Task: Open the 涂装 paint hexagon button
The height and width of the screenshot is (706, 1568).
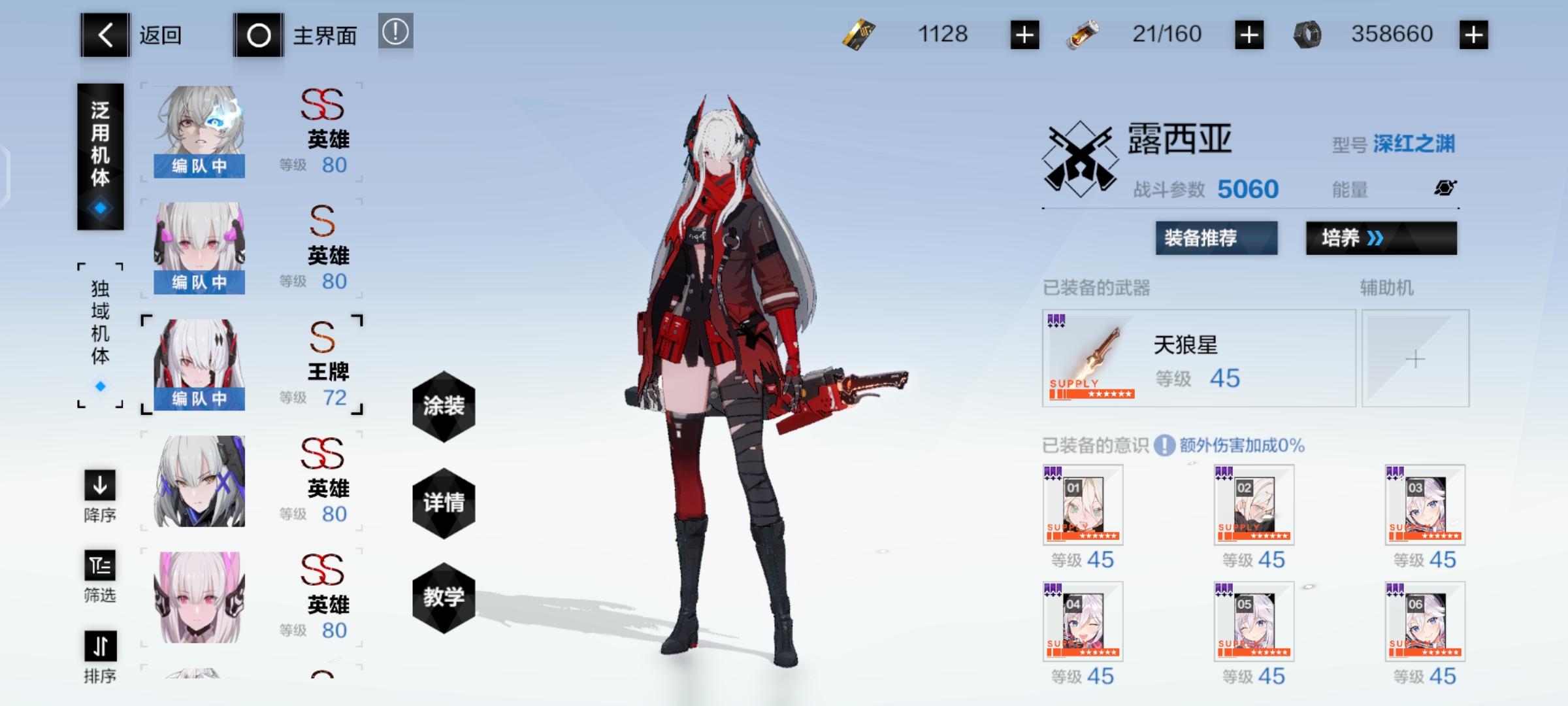Action: pos(444,407)
